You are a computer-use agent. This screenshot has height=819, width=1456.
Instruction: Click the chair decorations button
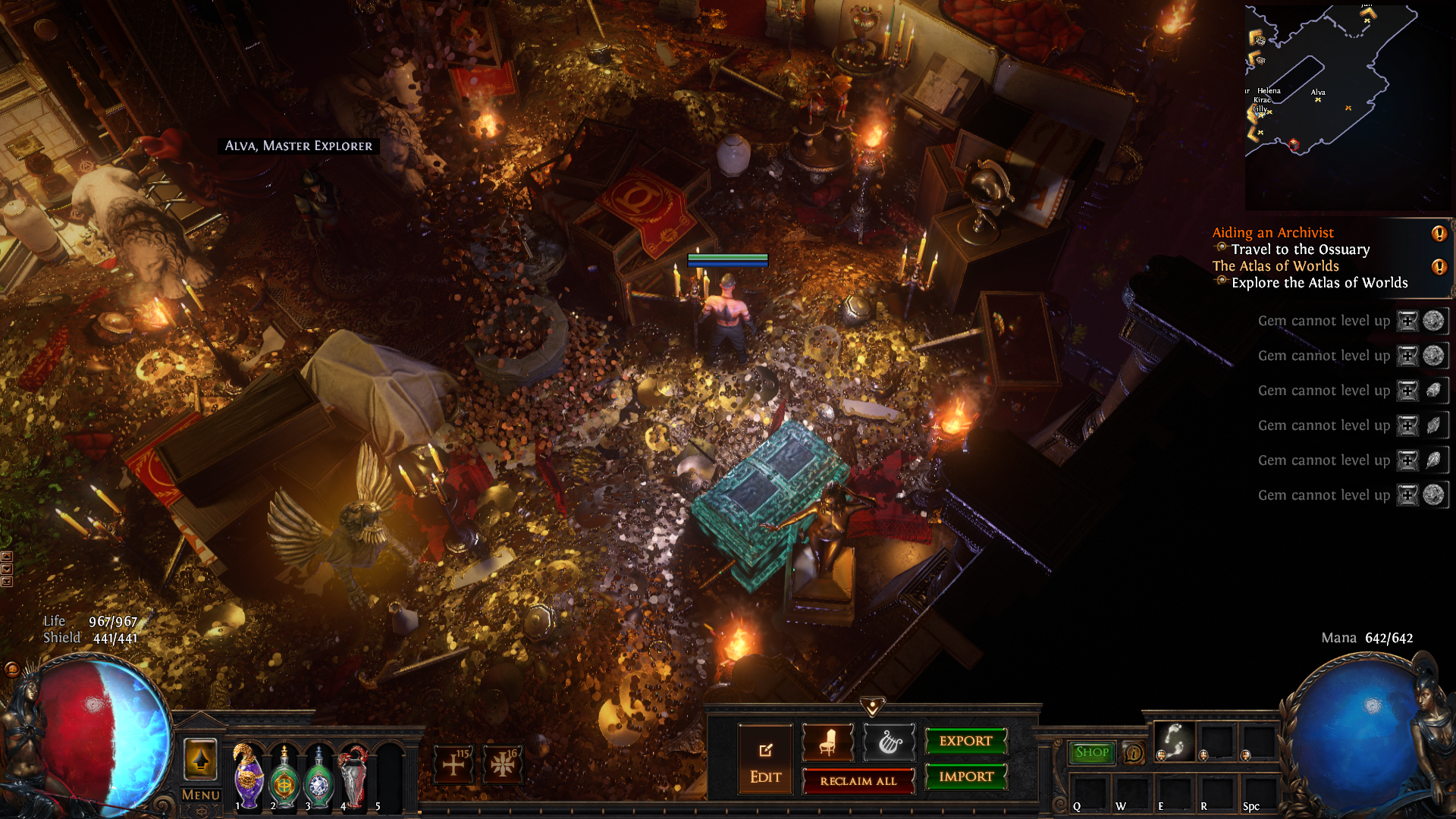click(x=827, y=742)
